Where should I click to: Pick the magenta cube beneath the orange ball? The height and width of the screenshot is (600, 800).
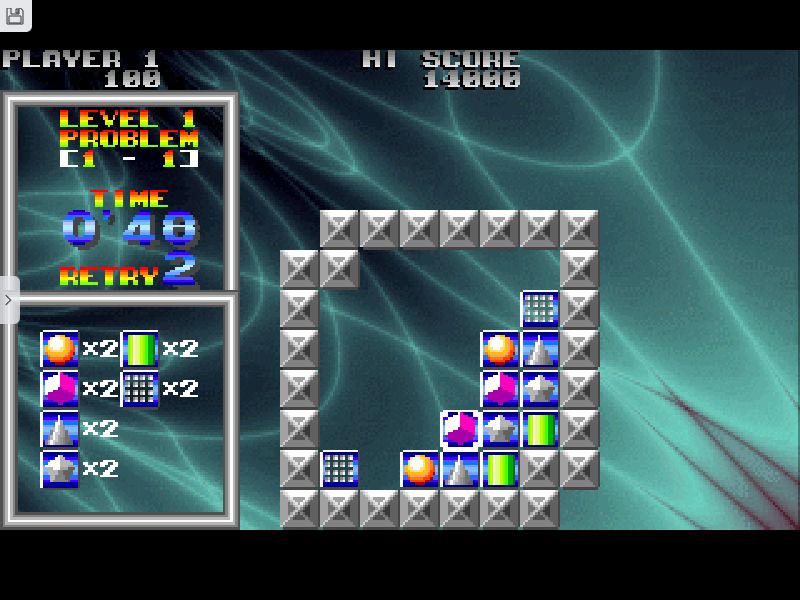coord(500,389)
